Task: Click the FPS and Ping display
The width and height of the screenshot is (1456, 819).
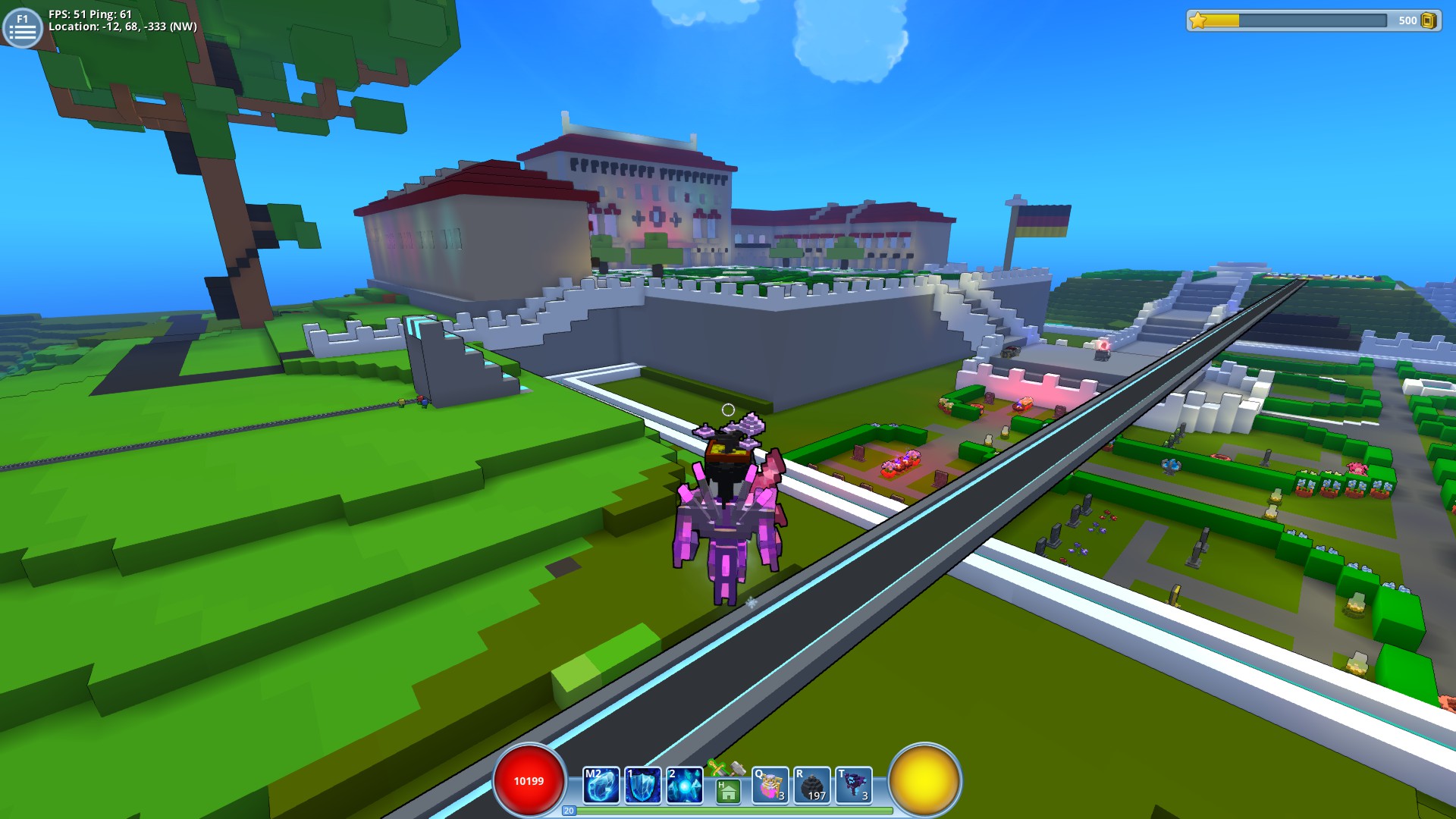Action: click(x=89, y=13)
